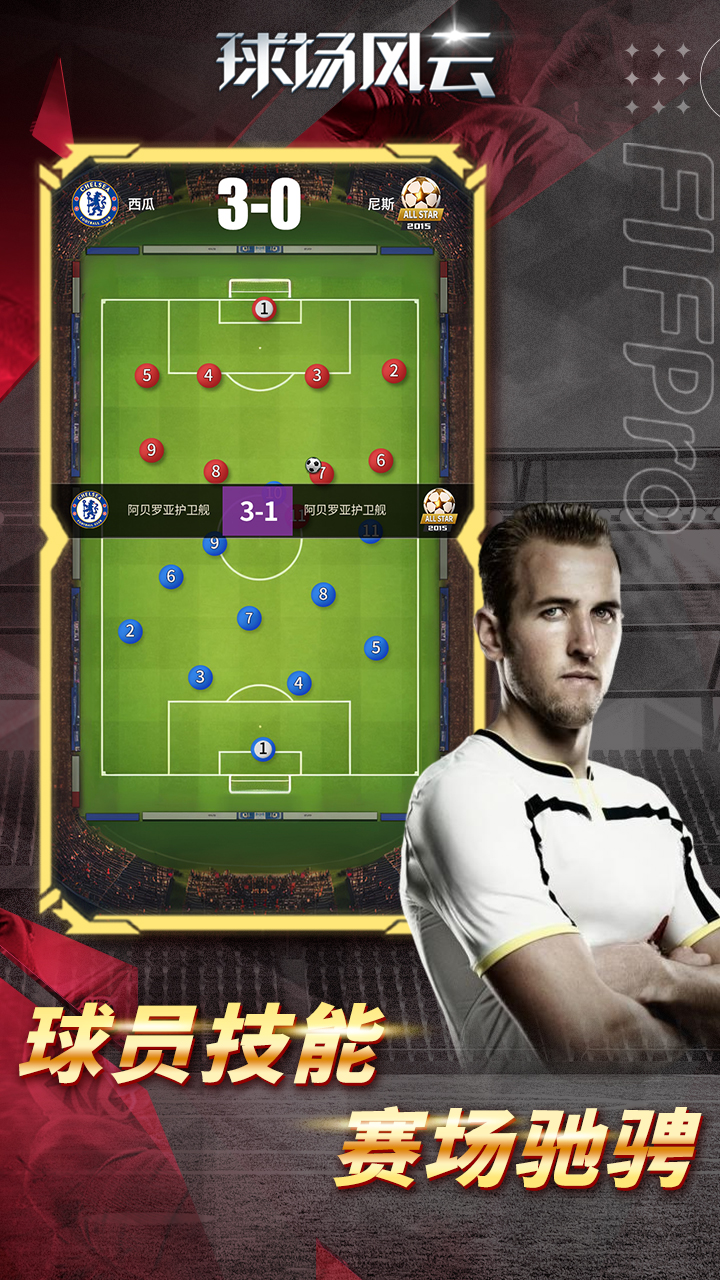The height and width of the screenshot is (1280, 720).
Task: Choose blue player token number 8
Action: coord(322,594)
